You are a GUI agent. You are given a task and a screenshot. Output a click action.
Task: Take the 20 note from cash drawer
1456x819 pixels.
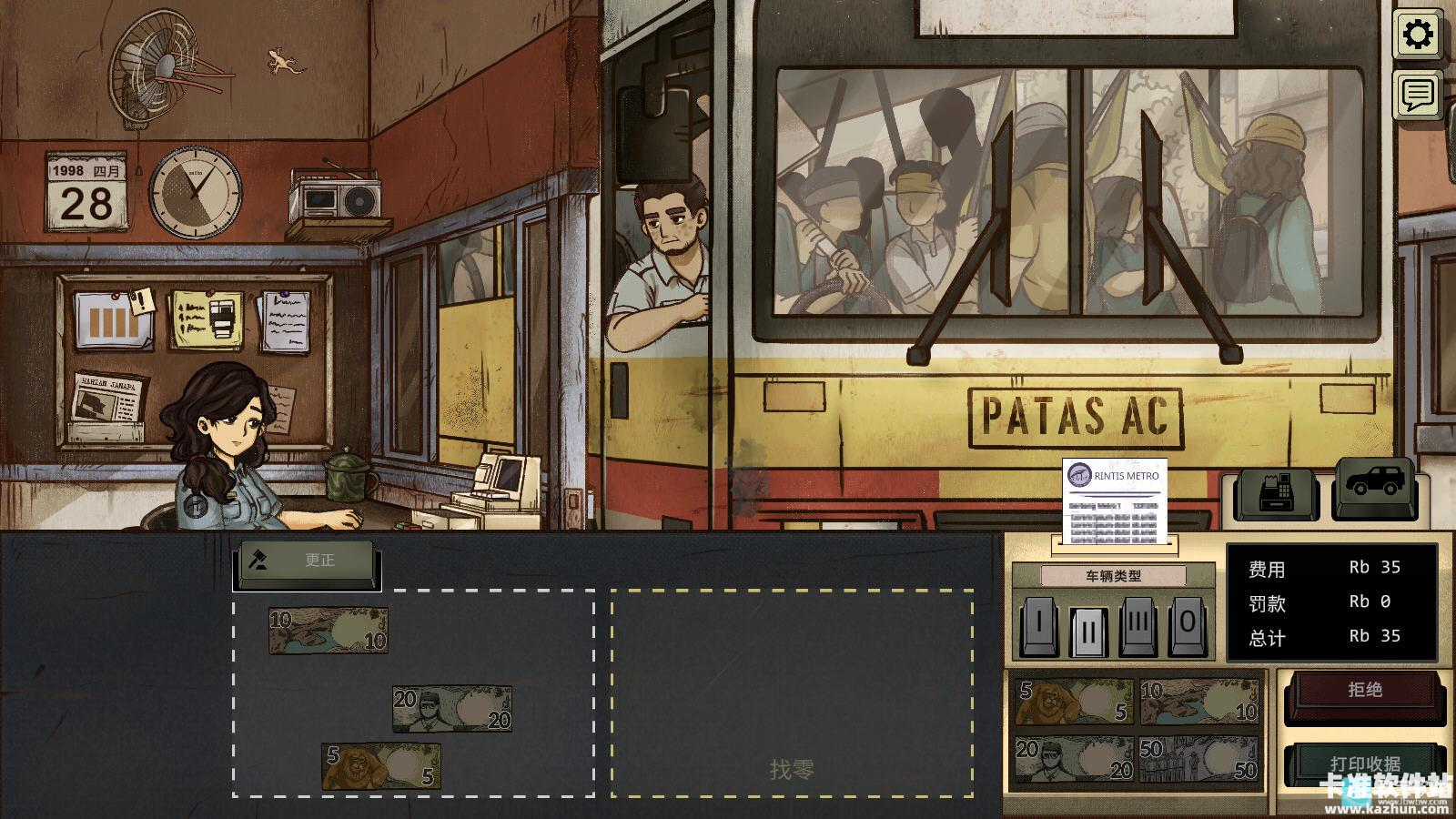1074,759
